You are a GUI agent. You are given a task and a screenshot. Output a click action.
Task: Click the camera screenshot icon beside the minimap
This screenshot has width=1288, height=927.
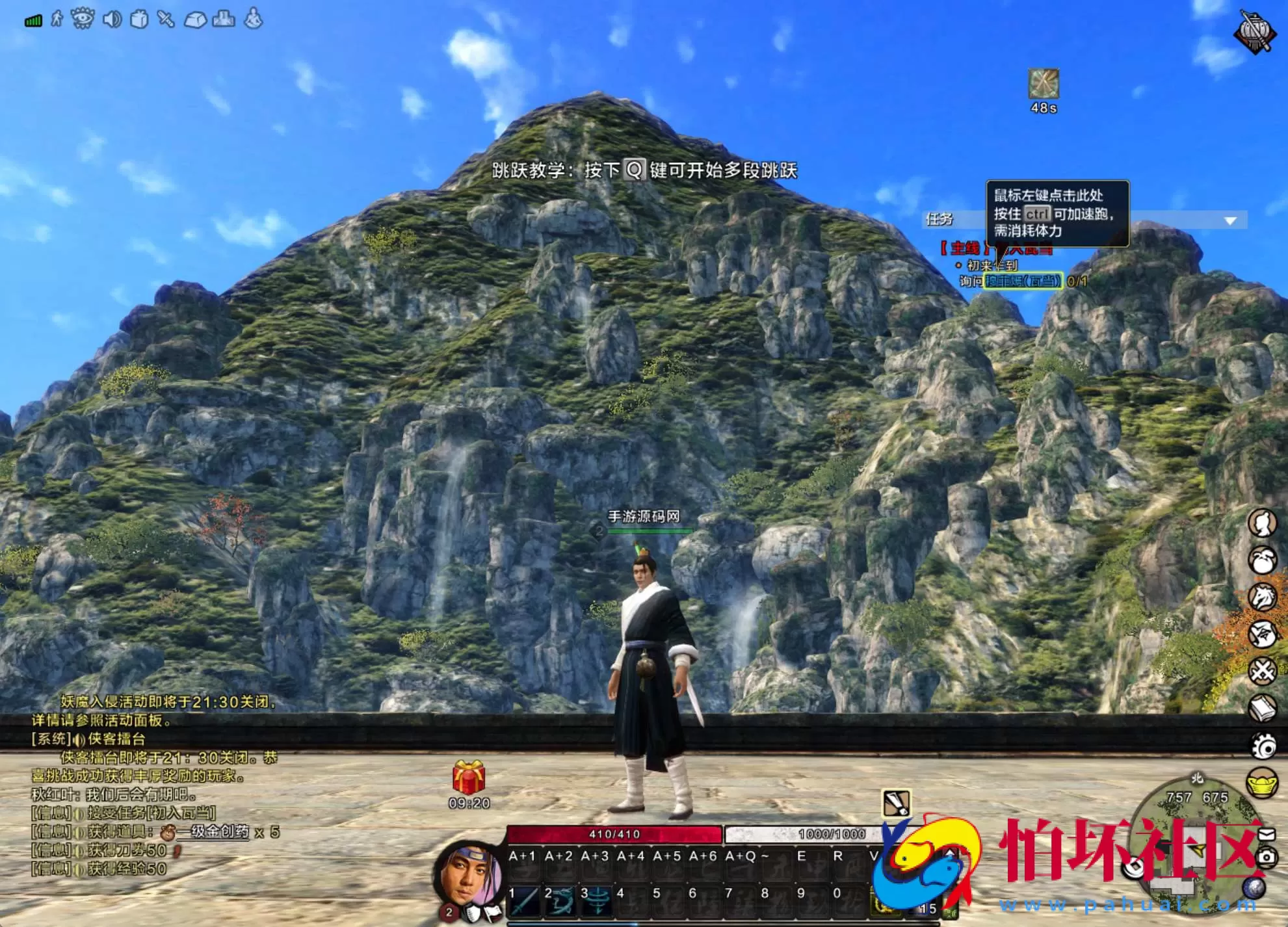1267,857
